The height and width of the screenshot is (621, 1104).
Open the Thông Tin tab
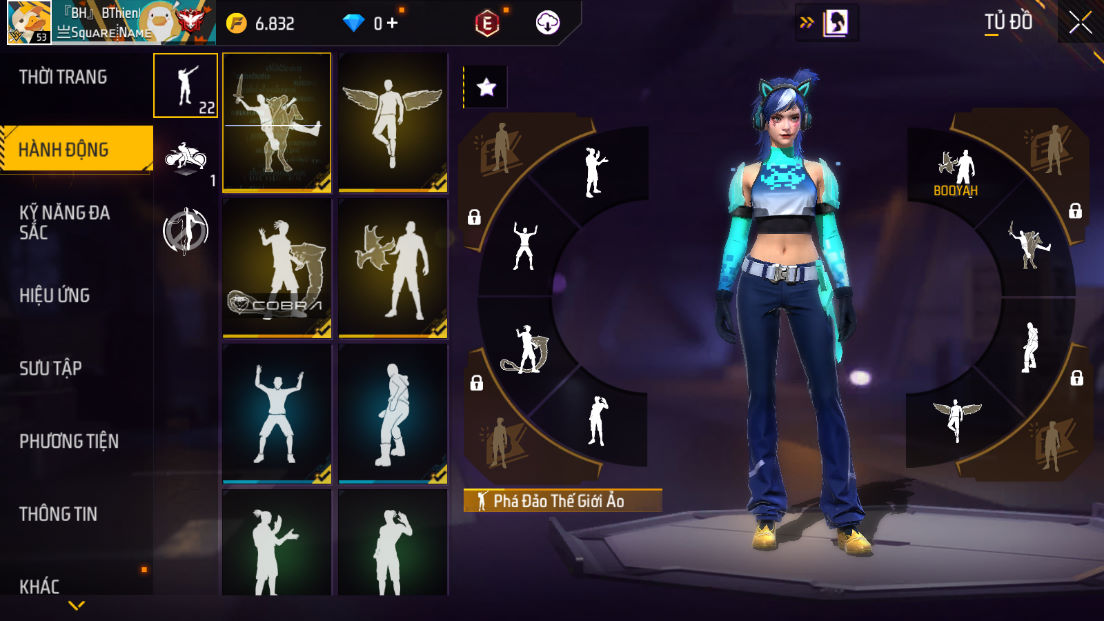point(59,514)
